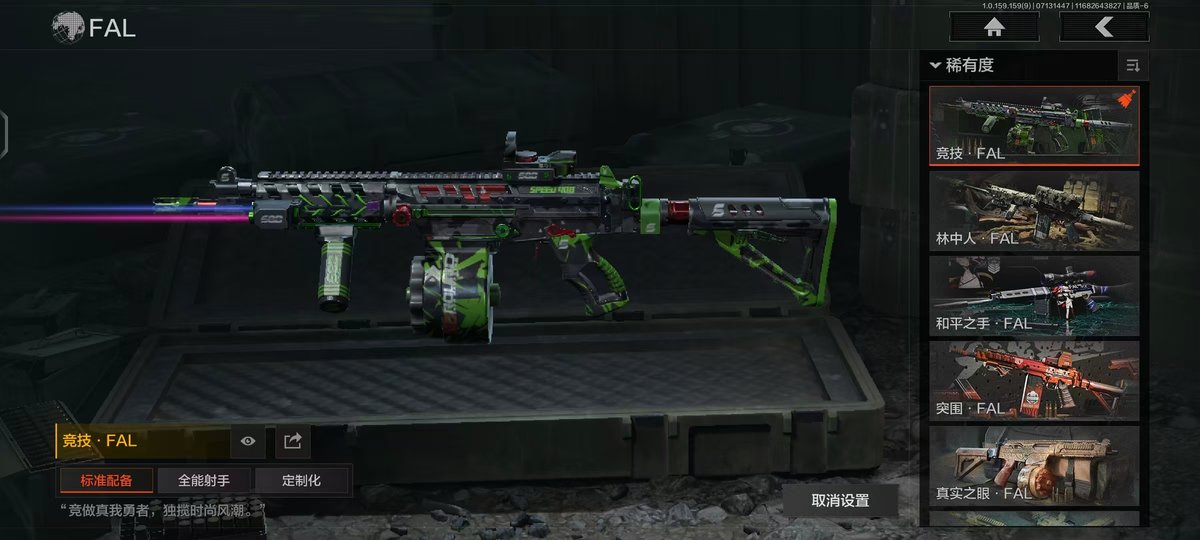This screenshot has width=1200, height=540.
Task: Choose the 林中人·FAL skin
Action: pyautogui.click(x=1034, y=210)
